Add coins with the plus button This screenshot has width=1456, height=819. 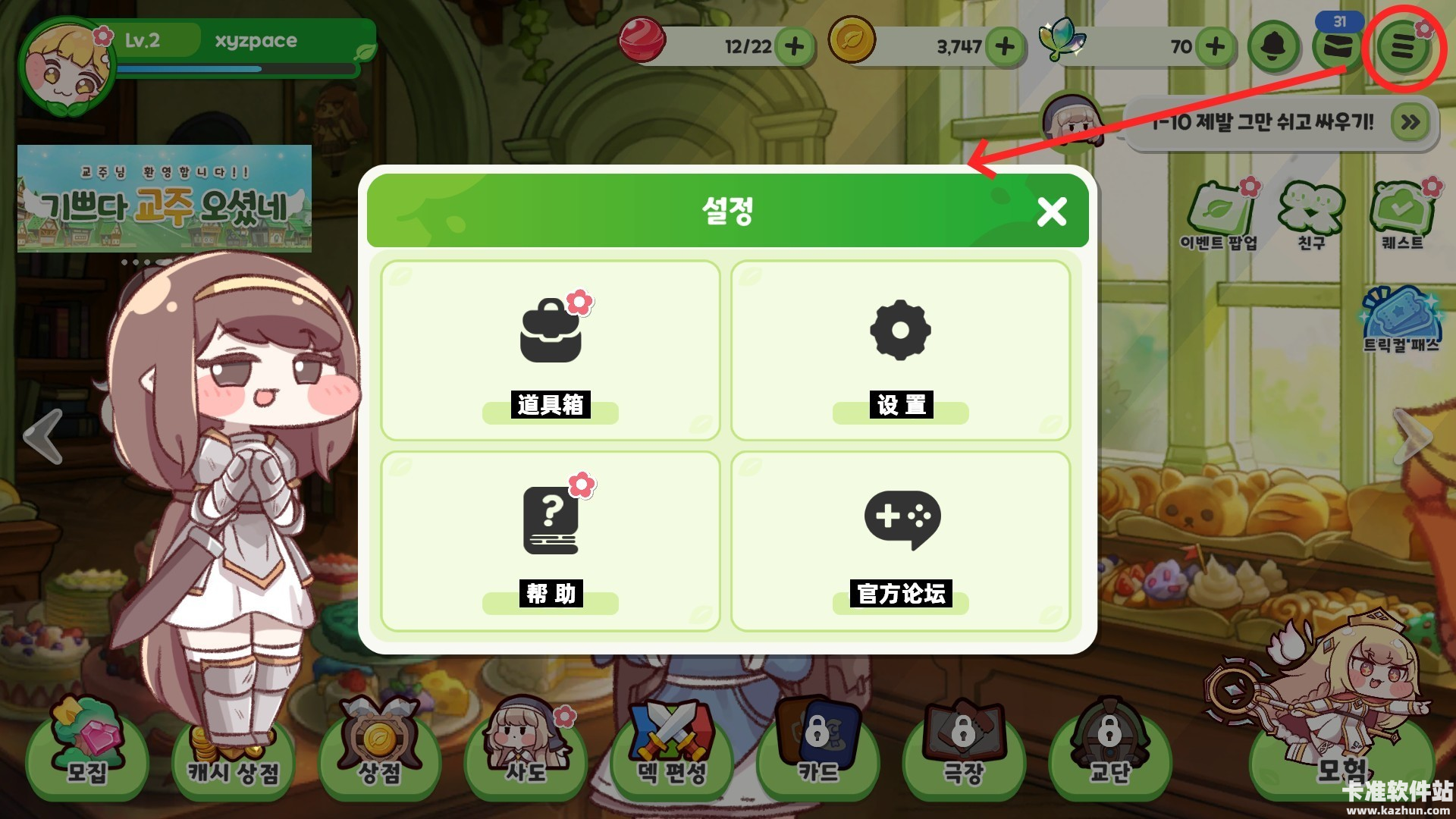click(1006, 47)
